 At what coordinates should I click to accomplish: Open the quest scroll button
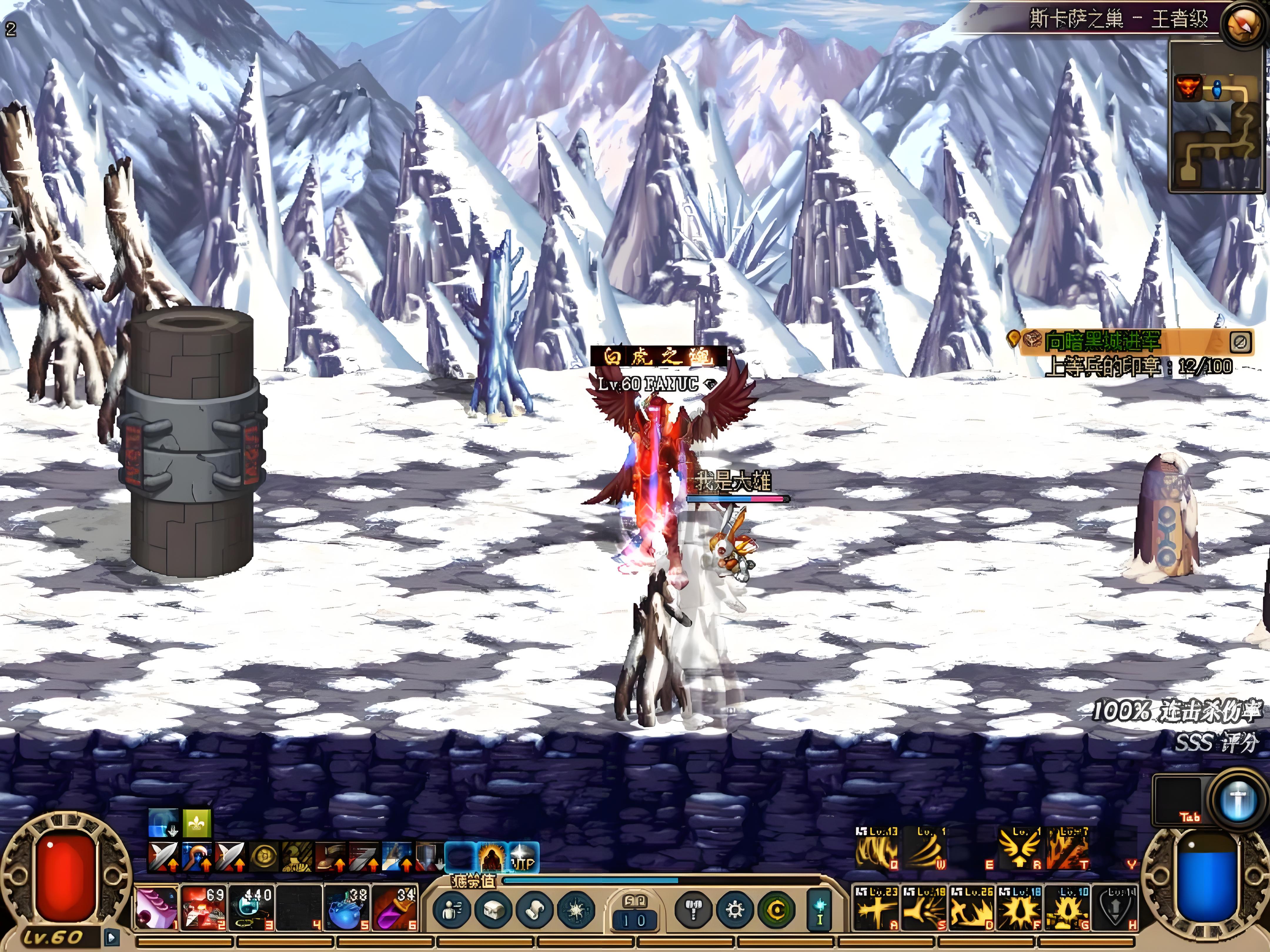point(534,910)
